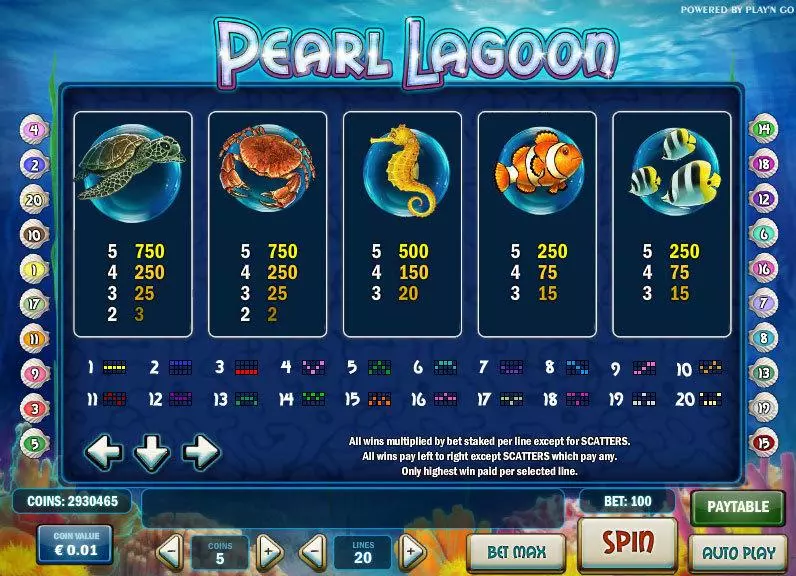Change the € 0.01 coin value
Screen dimensions: 796x576
[77, 544]
